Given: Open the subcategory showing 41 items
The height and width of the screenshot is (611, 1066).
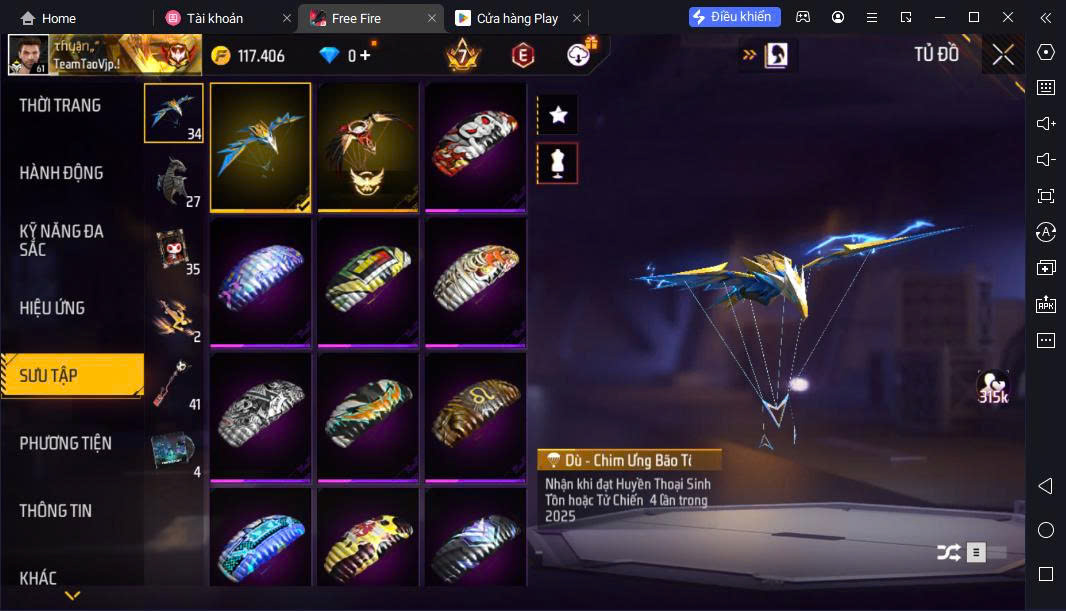Looking at the screenshot, I should coord(174,383).
